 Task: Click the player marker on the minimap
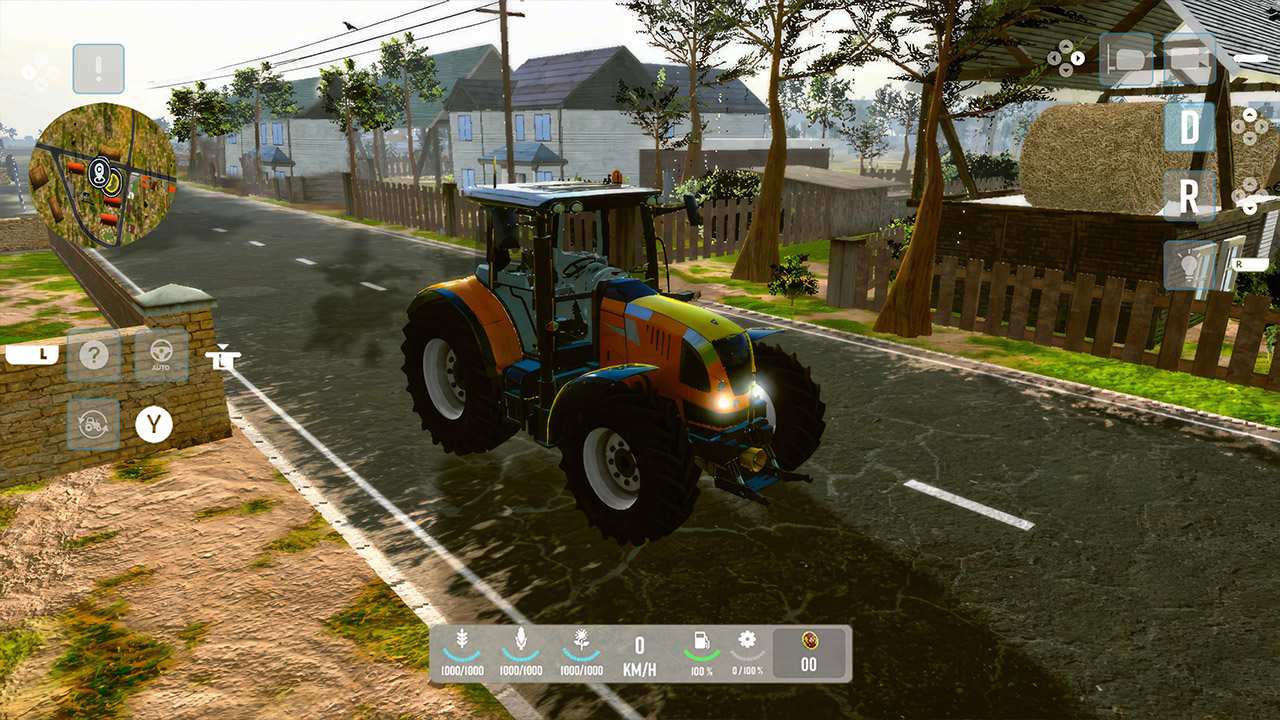(100, 175)
